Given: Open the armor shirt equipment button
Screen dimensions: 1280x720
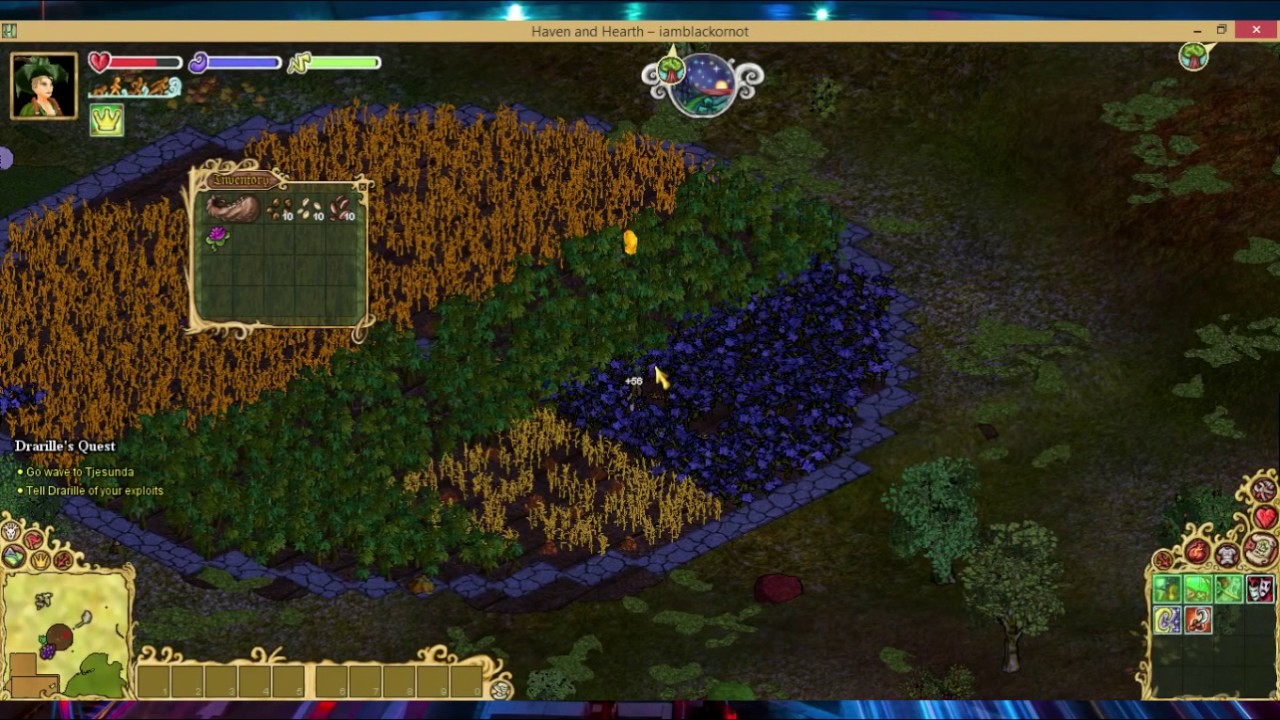Looking at the screenshot, I should coord(1227,553).
